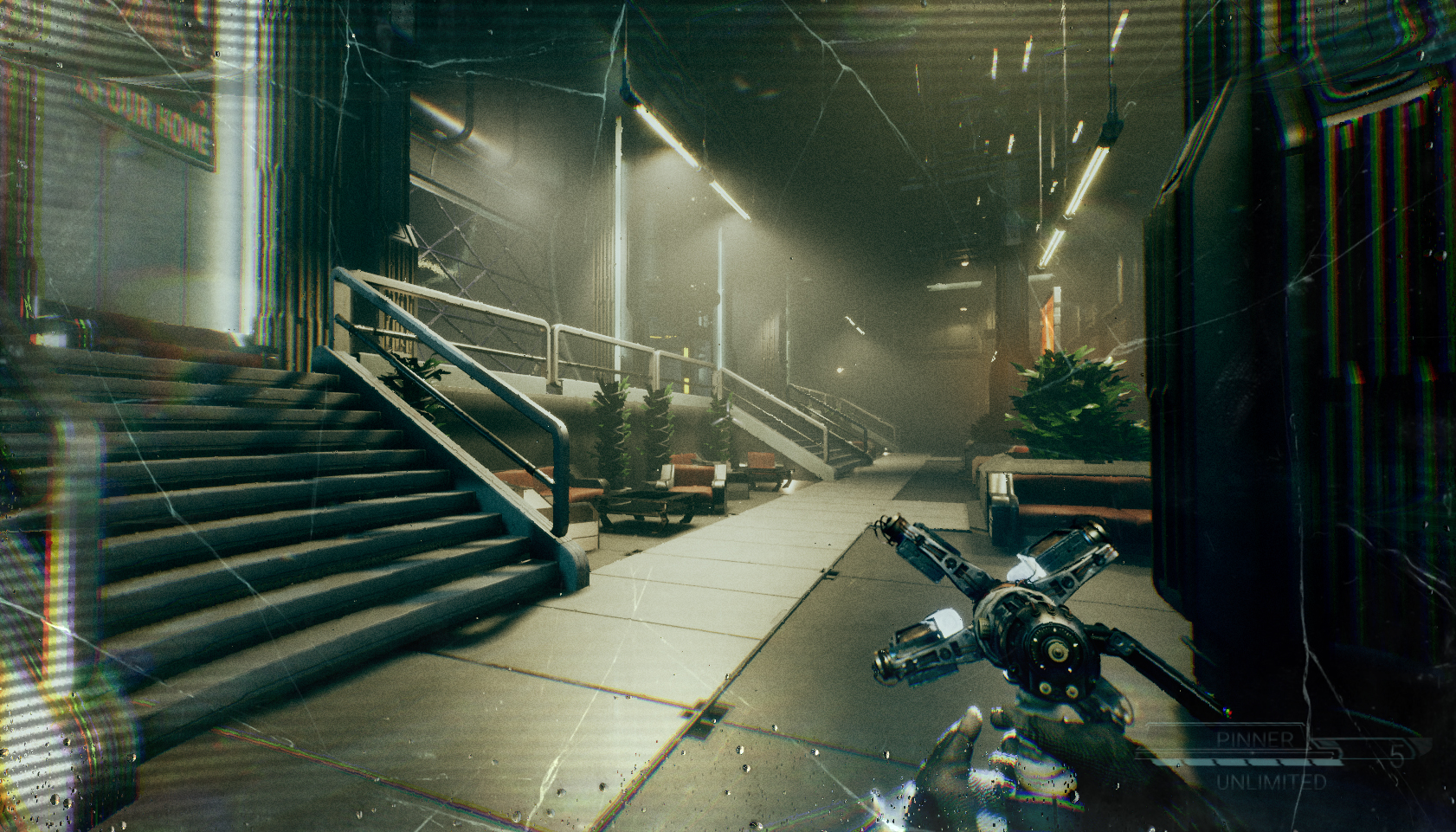Viewport: 1456px width, 832px height.
Task: Click the UNLIMITED reserve ammo label
Action: pyautogui.click(x=1271, y=780)
